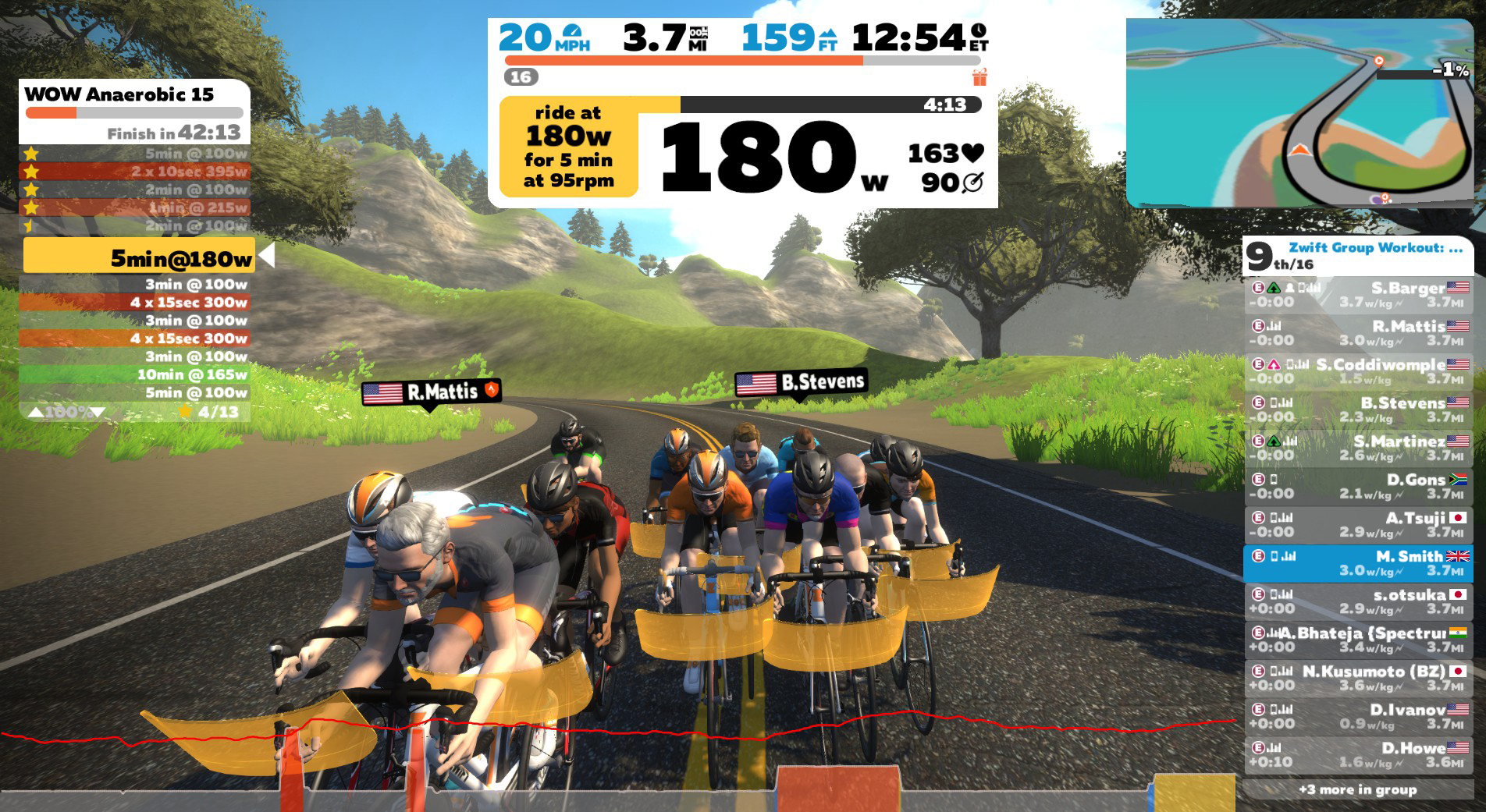
Task: Expand the "+3 more in group" entry
Action: coord(1358,789)
